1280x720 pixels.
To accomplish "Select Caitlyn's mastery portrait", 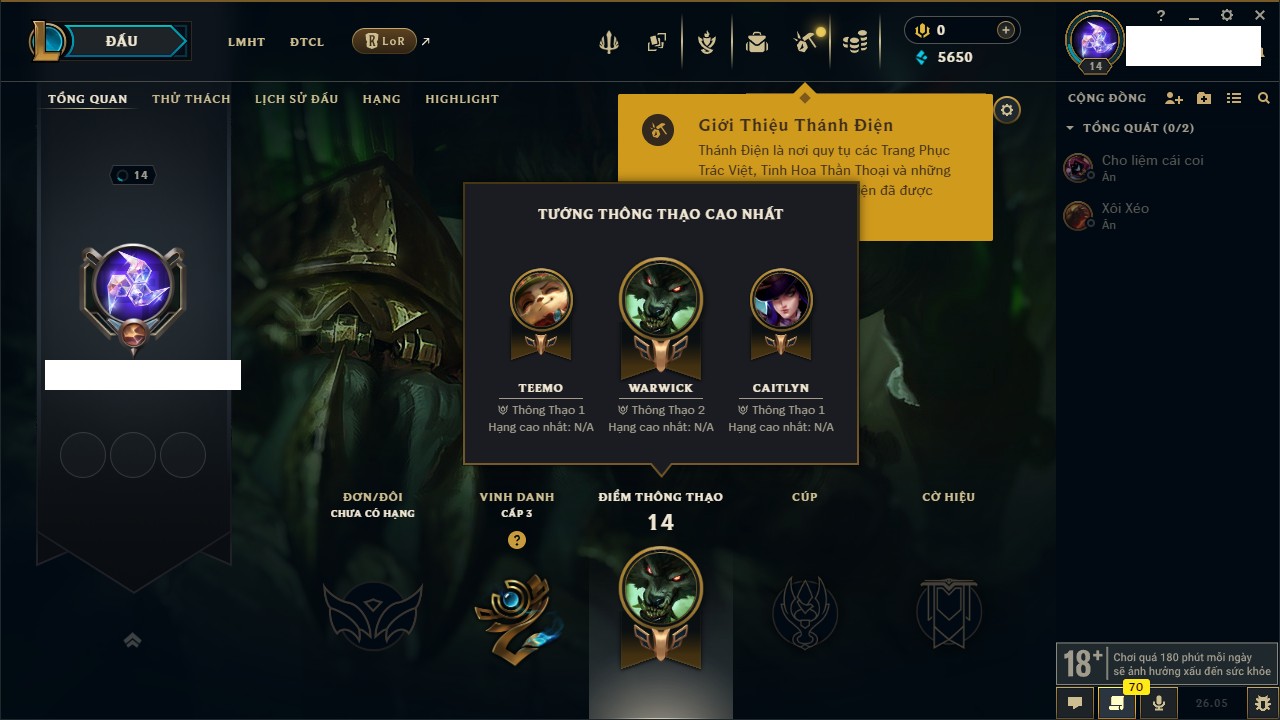I will [781, 300].
